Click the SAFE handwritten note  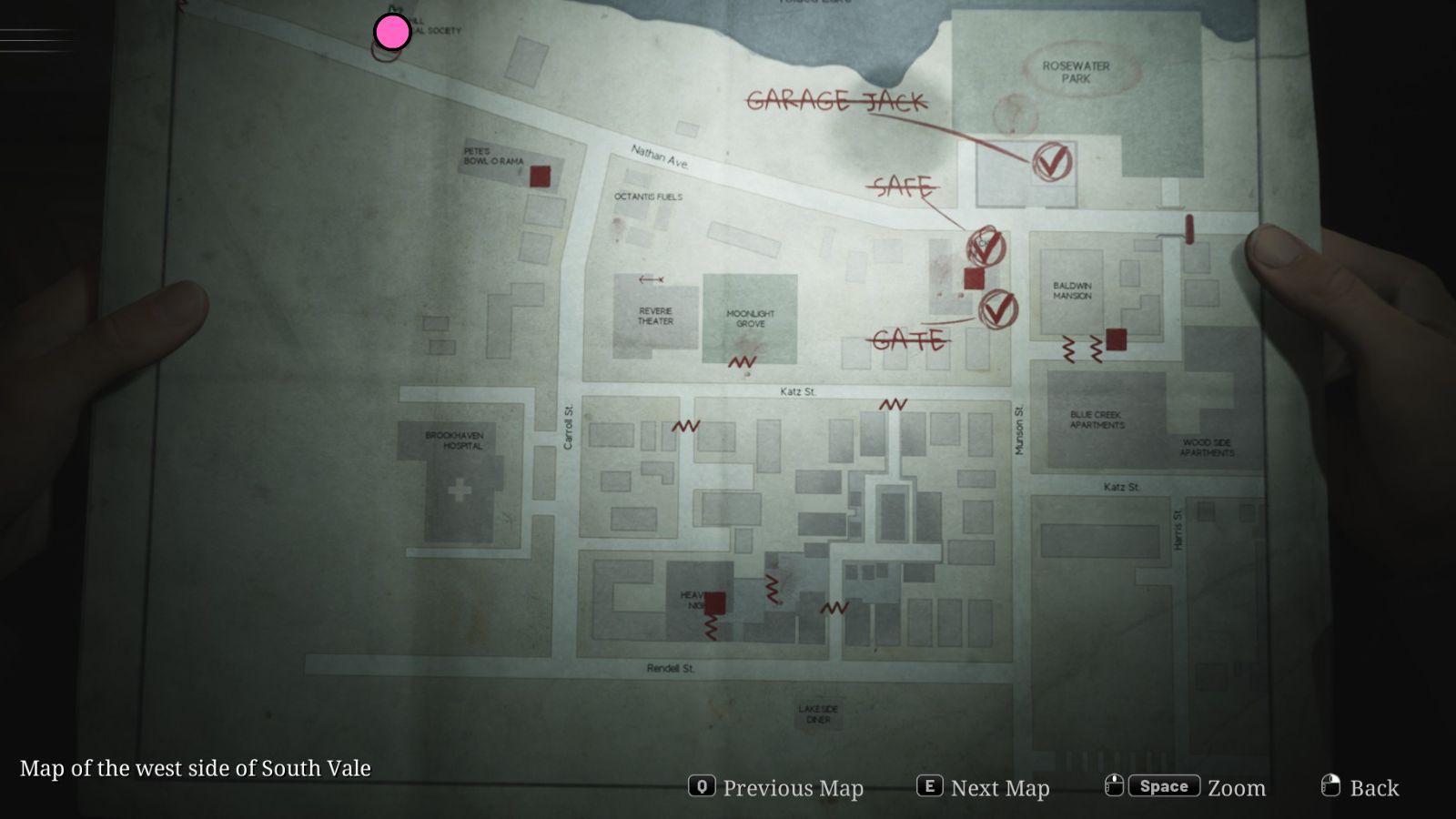tap(905, 187)
